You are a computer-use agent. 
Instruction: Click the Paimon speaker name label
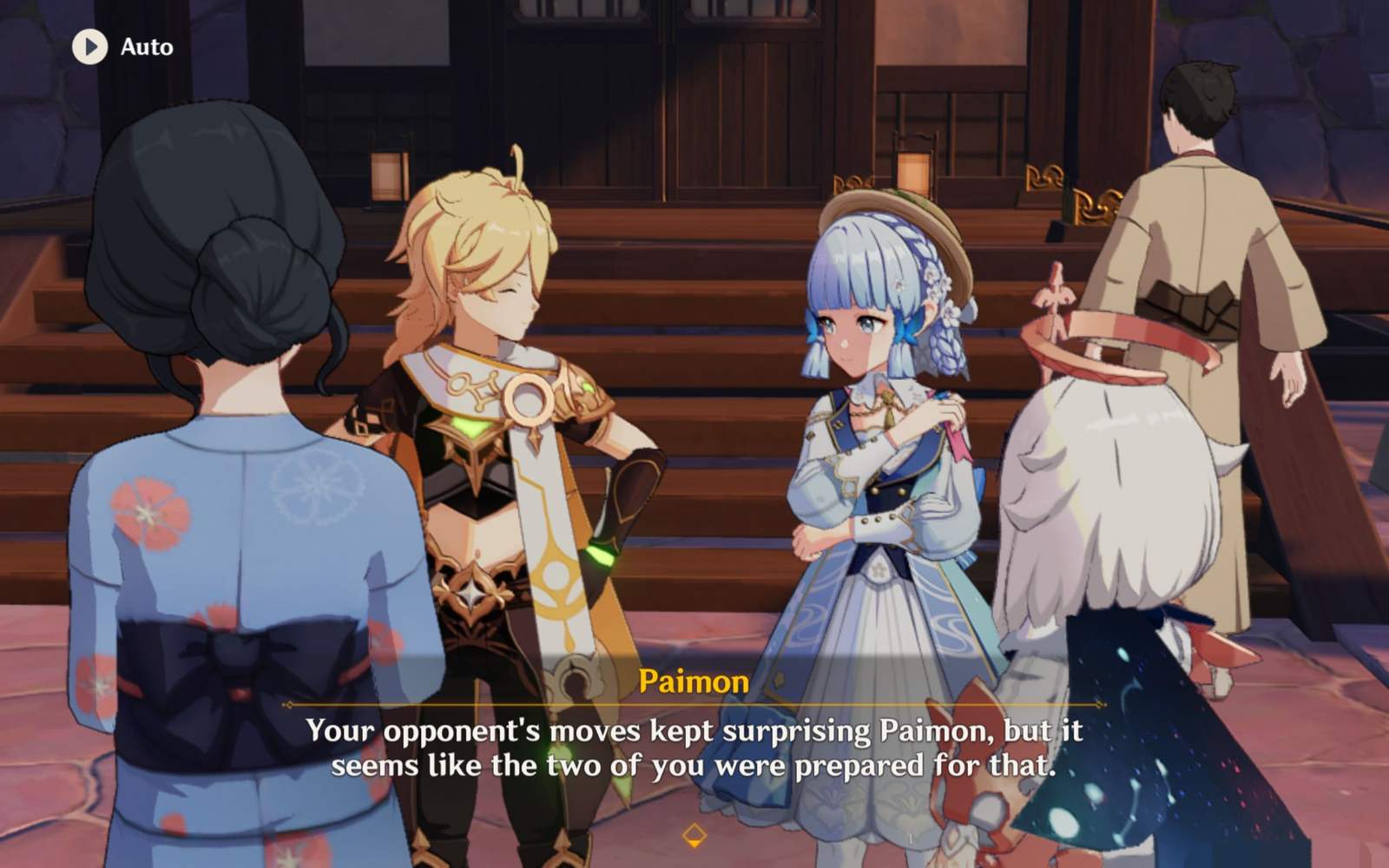(x=694, y=682)
